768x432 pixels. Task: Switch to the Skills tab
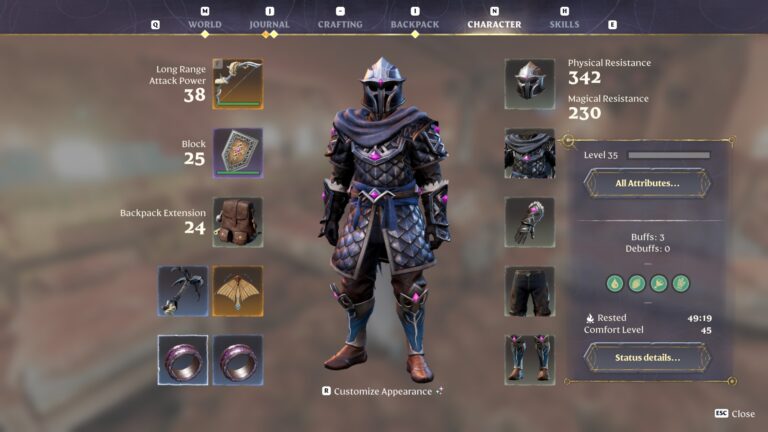pos(564,24)
